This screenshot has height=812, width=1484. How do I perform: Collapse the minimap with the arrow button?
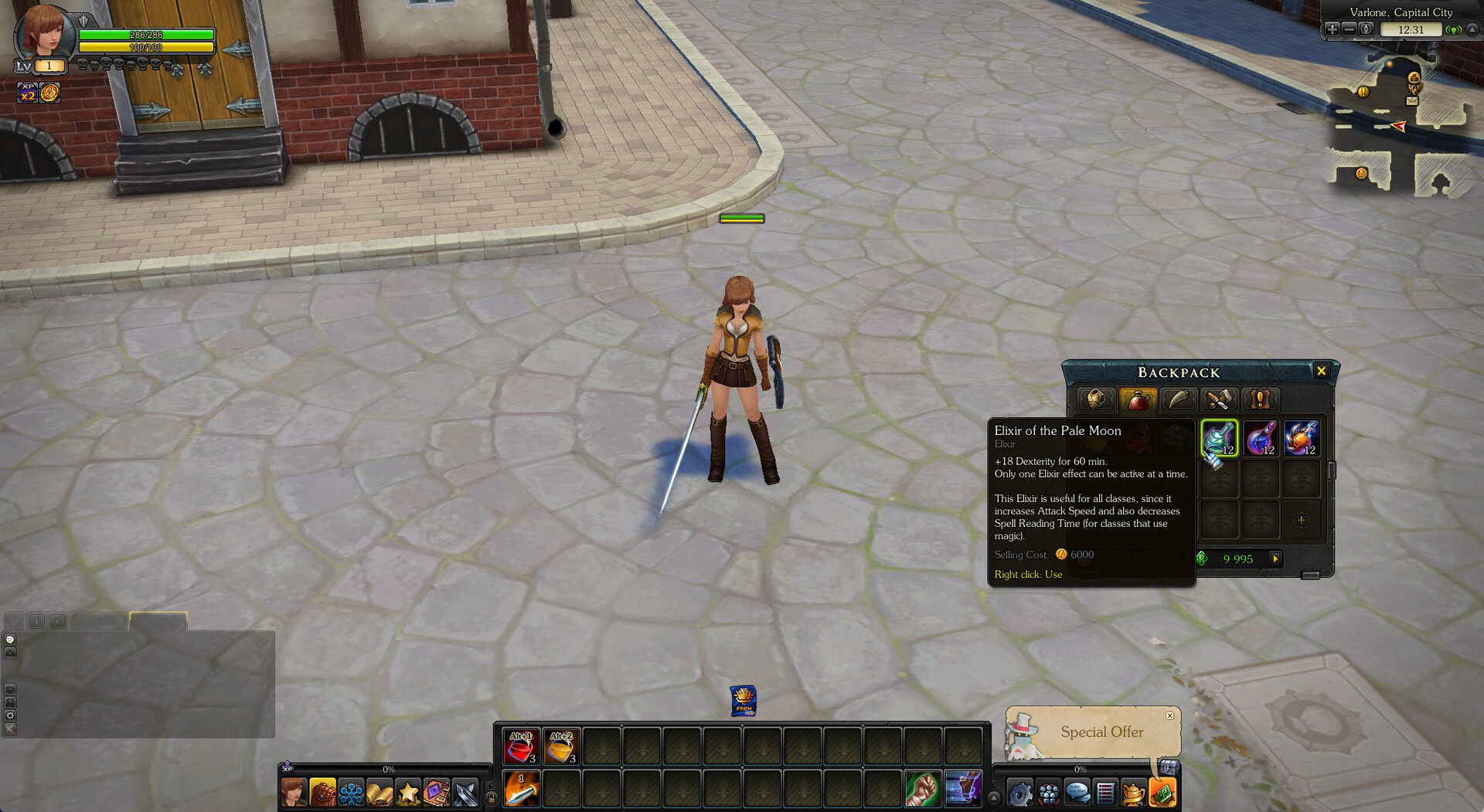1472,29
